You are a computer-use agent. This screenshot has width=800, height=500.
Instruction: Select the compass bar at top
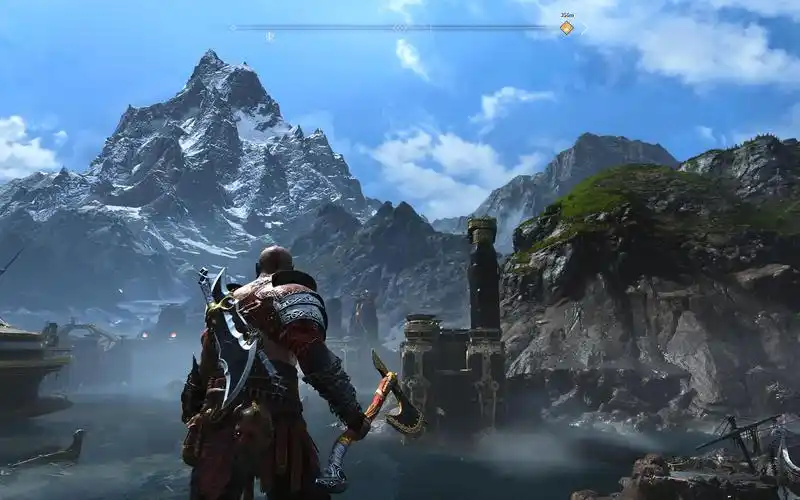(x=400, y=27)
